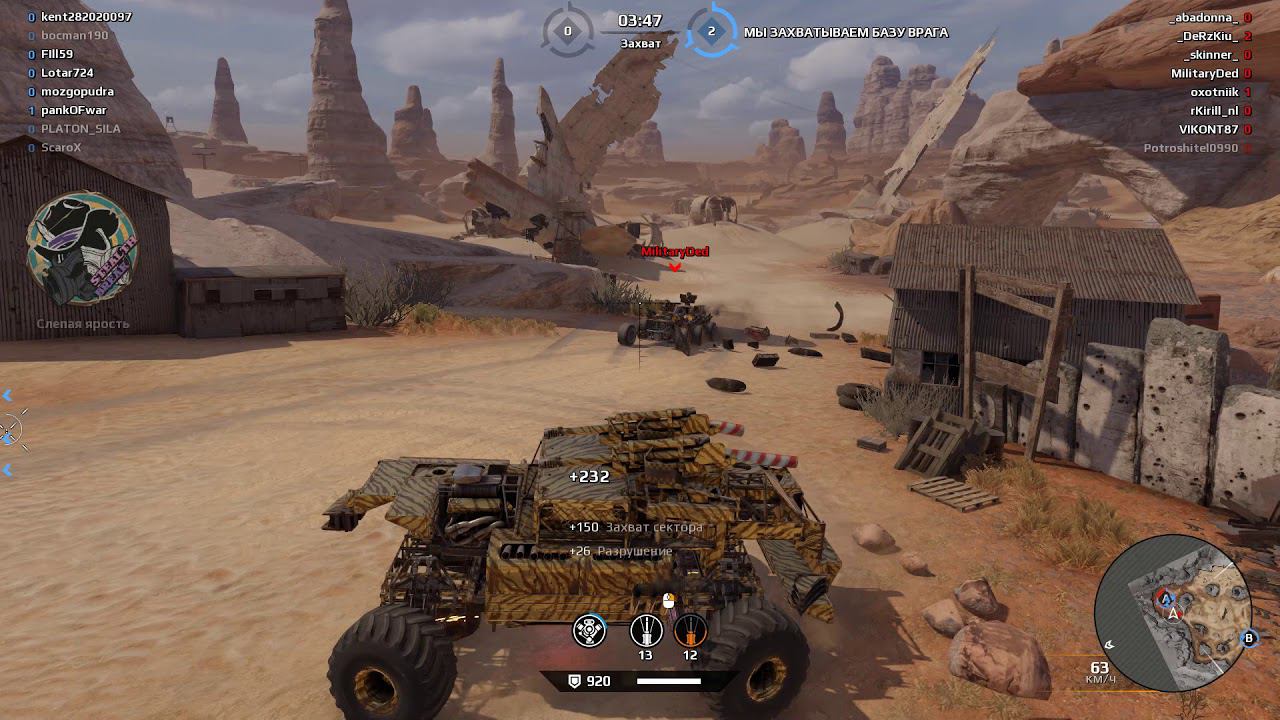The image size is (1280, 720).
Task: Select player pankOFwar in team list
Action: 73,110
